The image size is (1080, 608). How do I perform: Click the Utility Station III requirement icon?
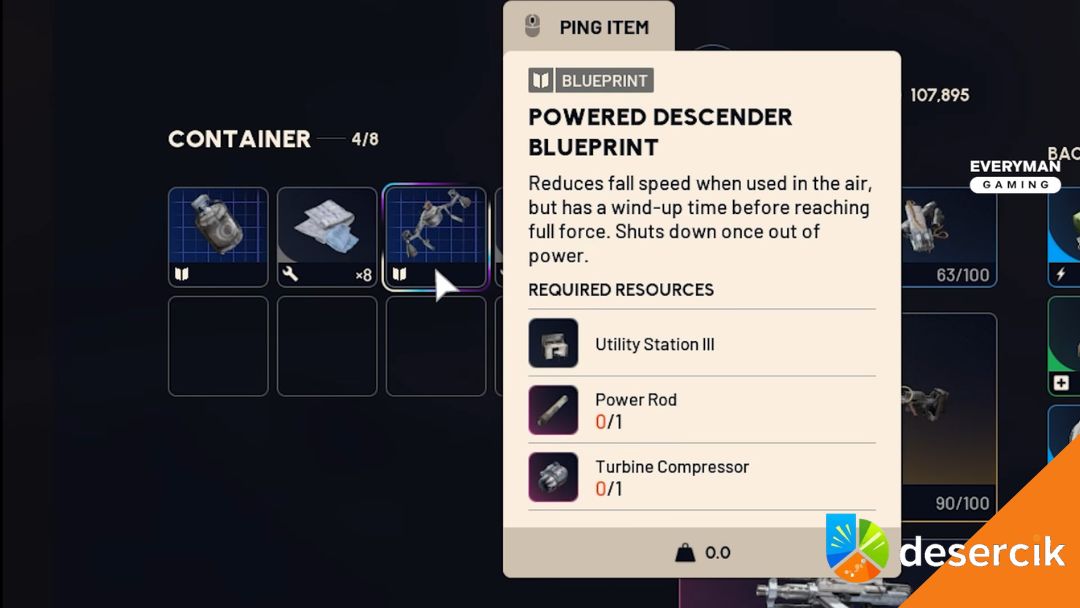(553, 343)
